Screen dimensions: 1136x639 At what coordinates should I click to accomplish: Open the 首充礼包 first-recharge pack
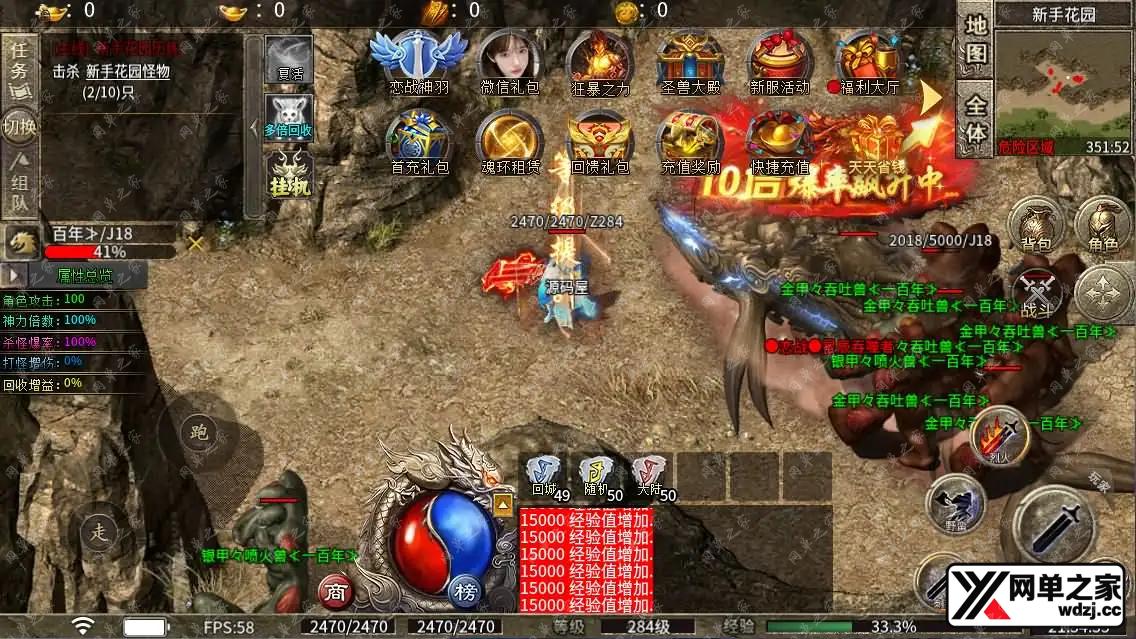(418, 140)
